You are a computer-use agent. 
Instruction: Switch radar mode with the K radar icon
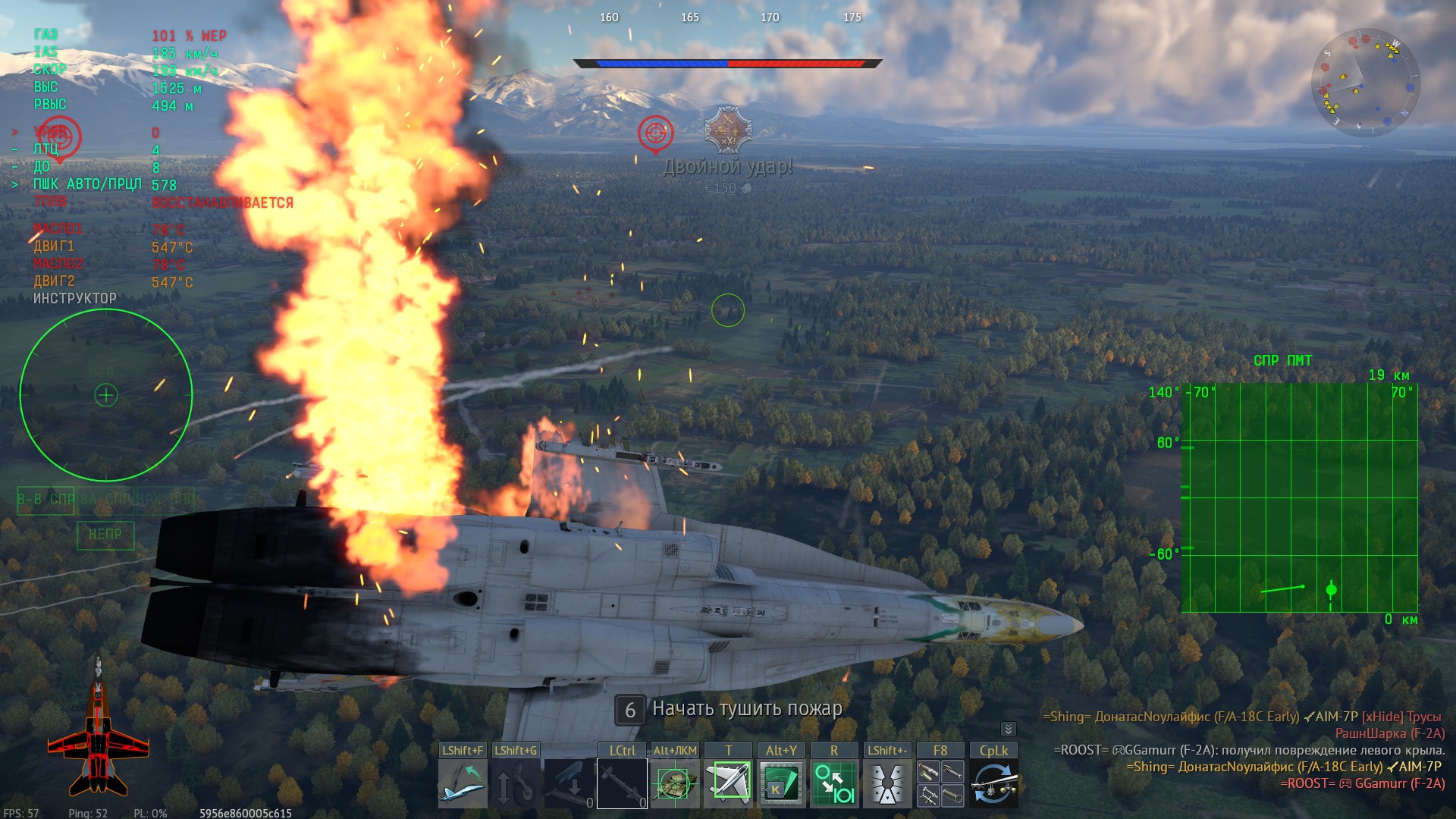[781, 784]
